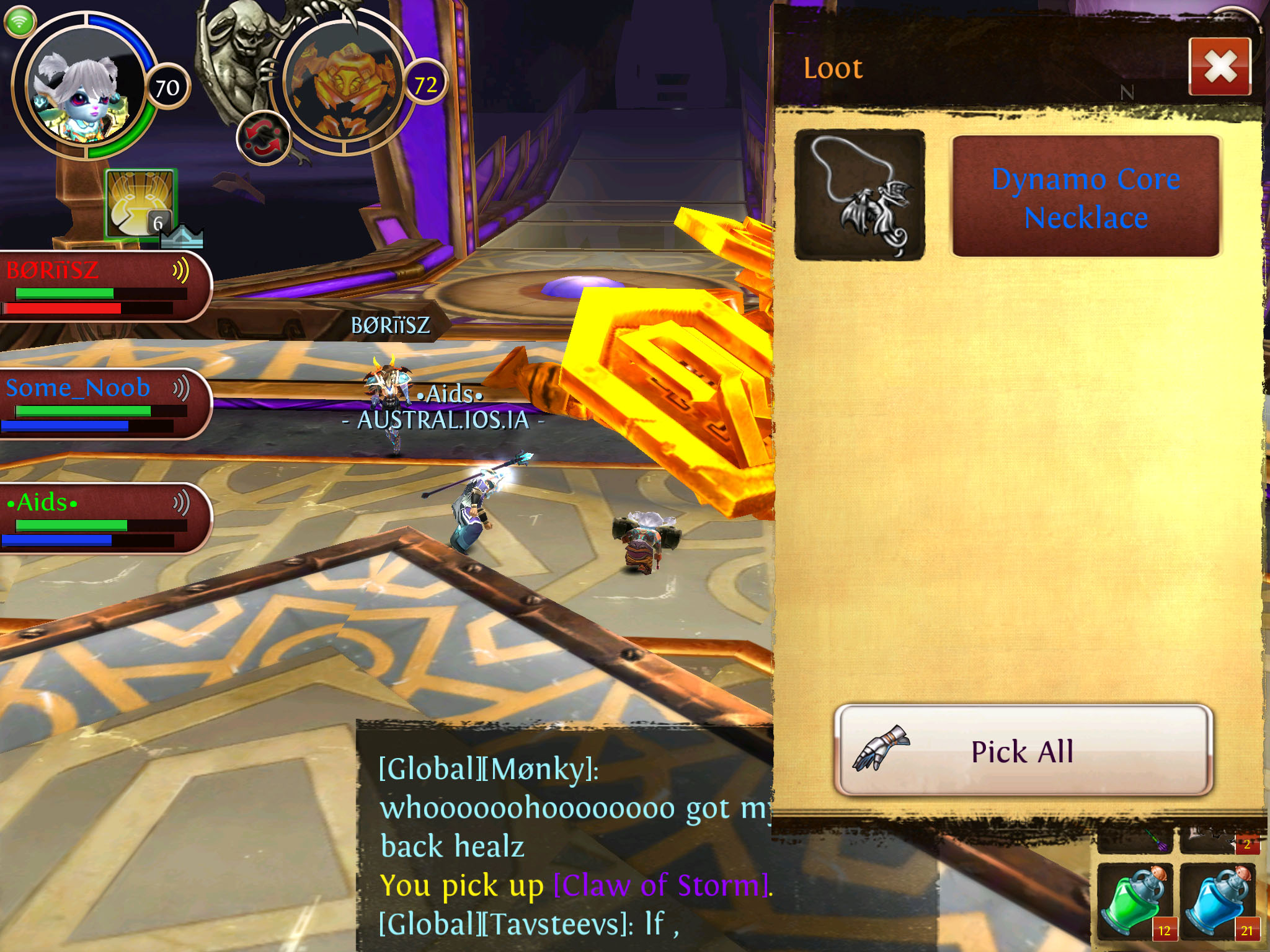Inspect the active buff icon showing 6
Screen dimensions: 1270x952
tap(141, 203)
